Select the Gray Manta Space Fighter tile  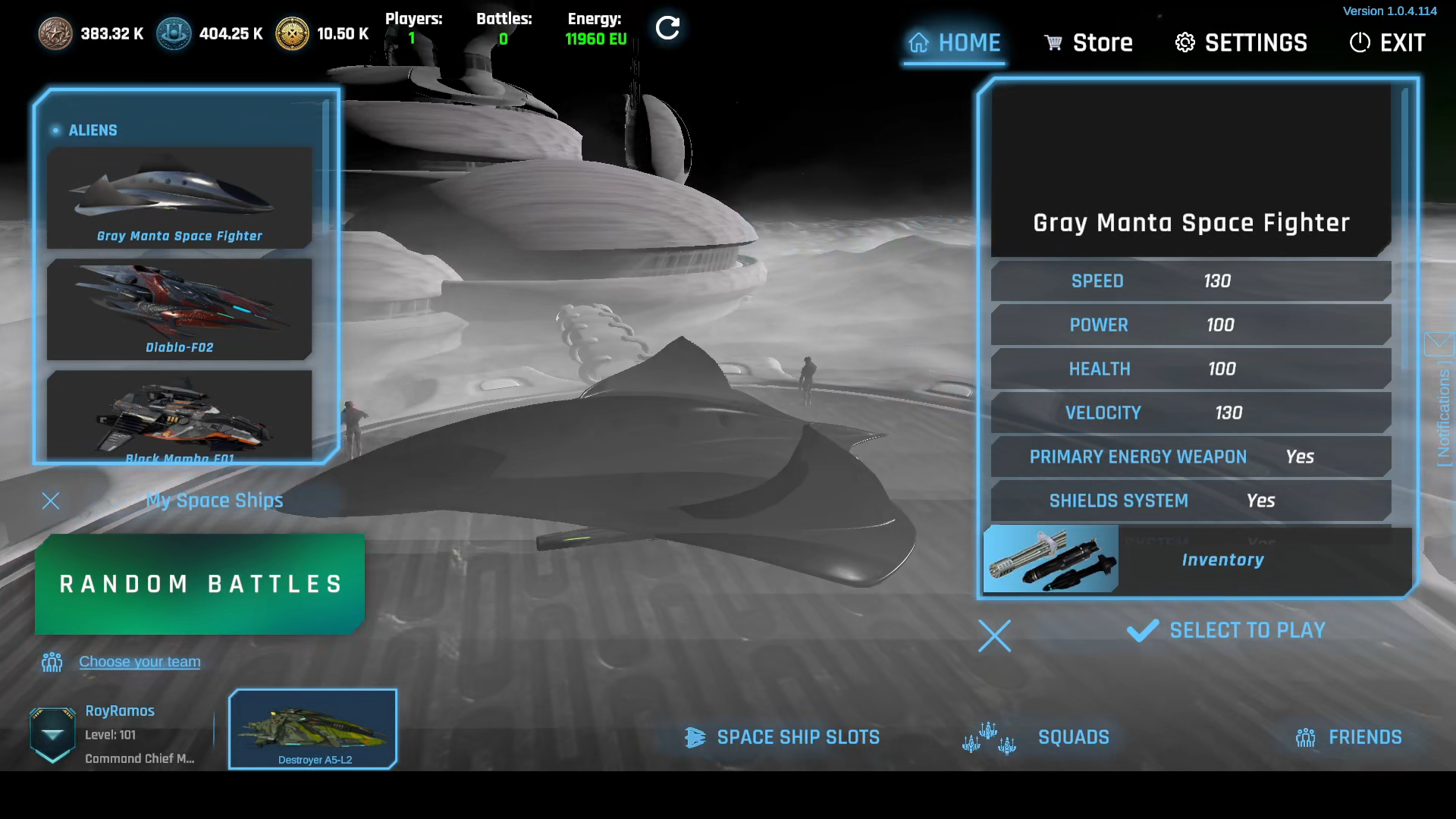coord(180,199)
